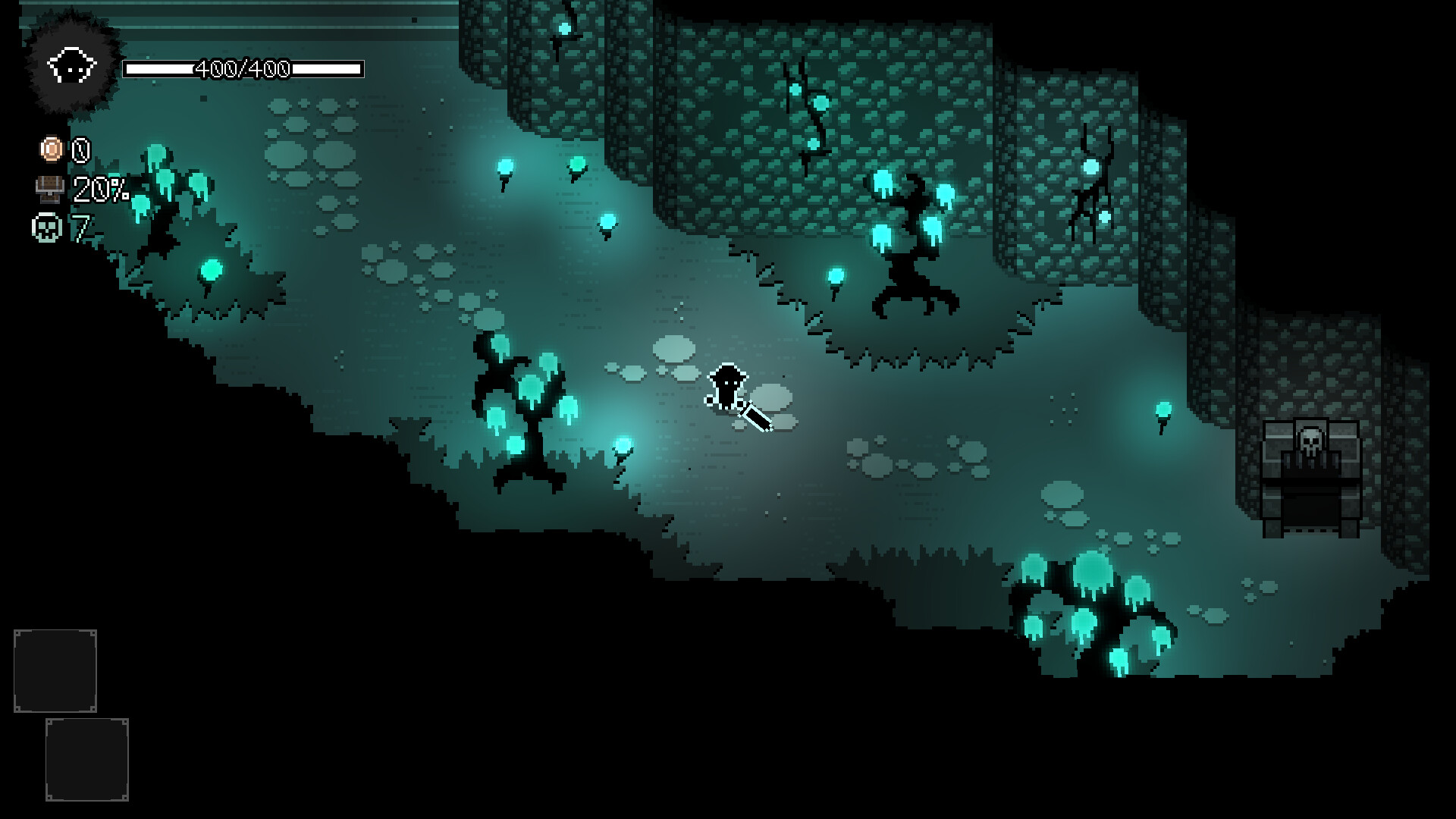
Task: Click the skull kill-counter icon
Action: pyautogui.click(x=47, y=227)
